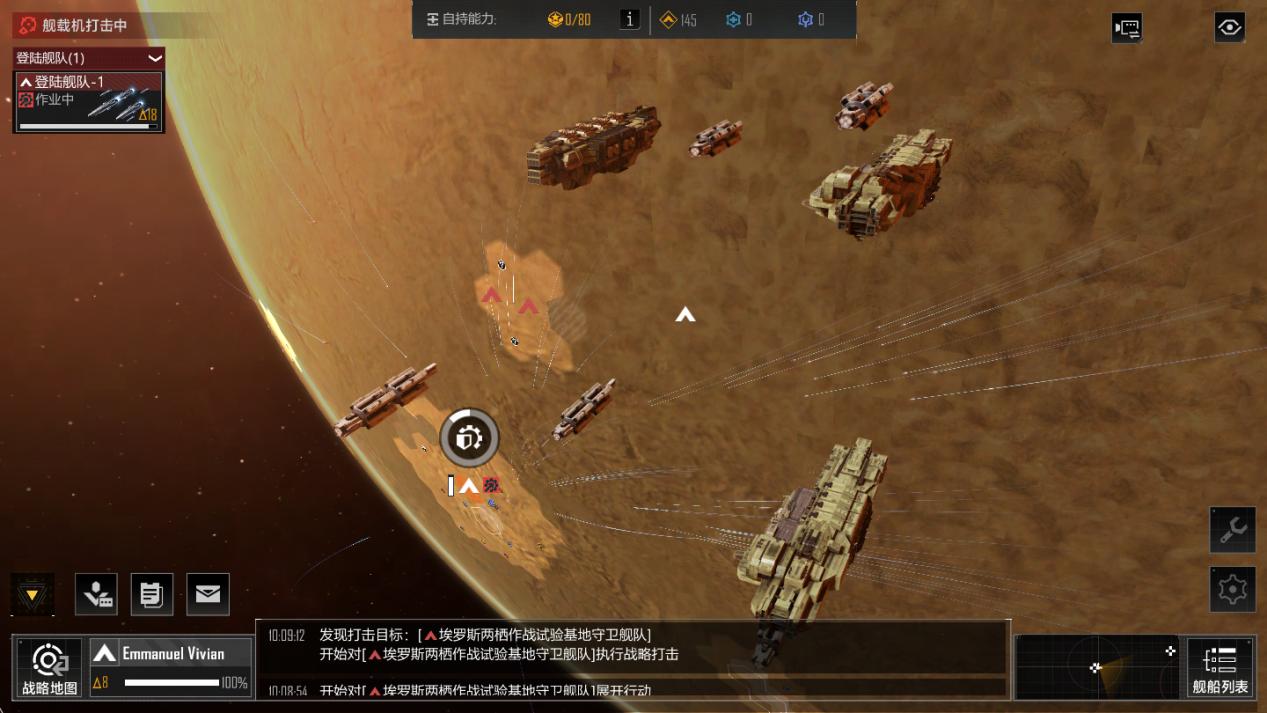
Task: Open the clipboard notes icon
Action: coord(151,594)
